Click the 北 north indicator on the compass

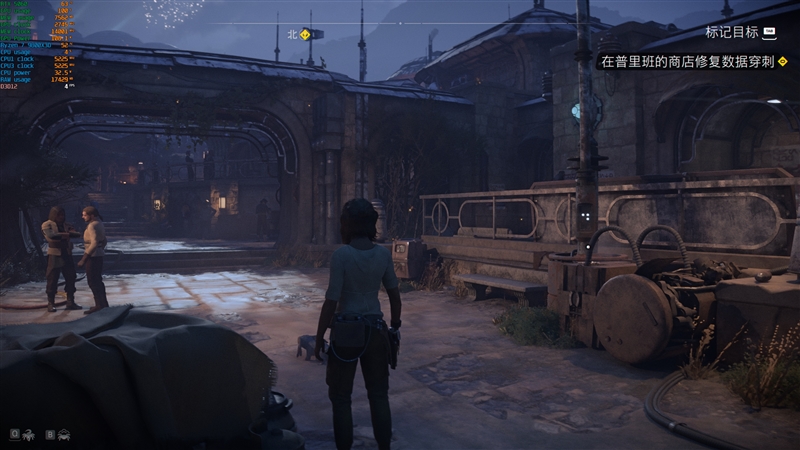[293, 34]
